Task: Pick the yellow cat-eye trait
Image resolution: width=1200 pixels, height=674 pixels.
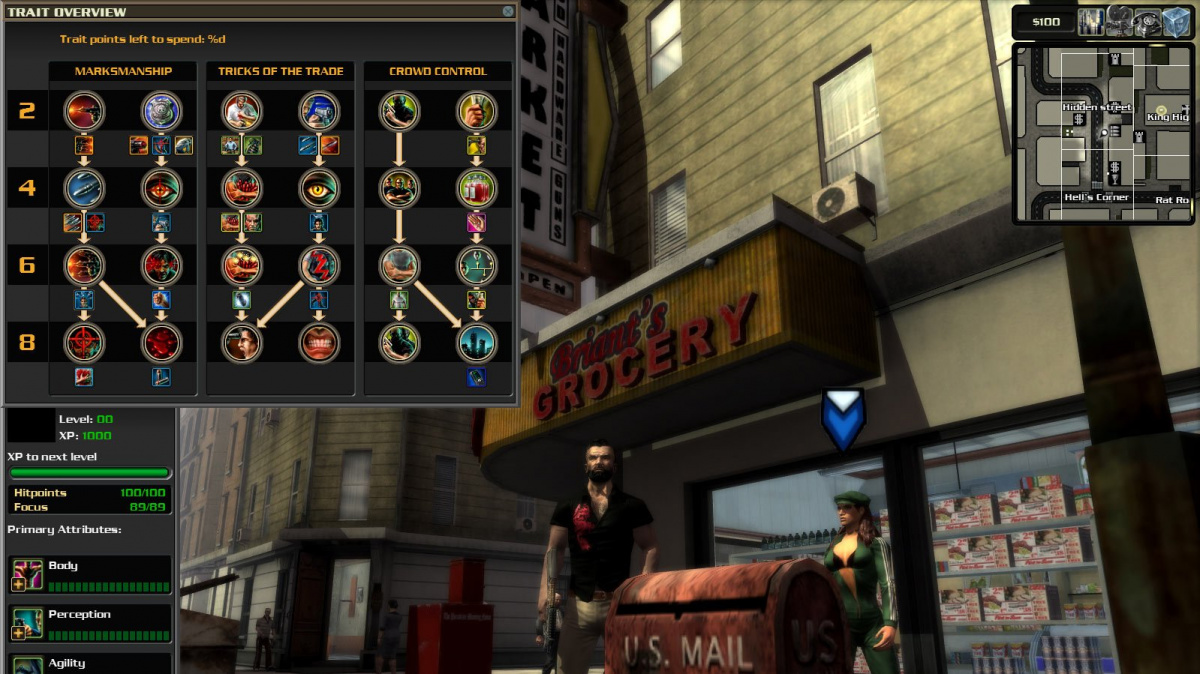Action: pyautogui.click(x=319, y=187)
